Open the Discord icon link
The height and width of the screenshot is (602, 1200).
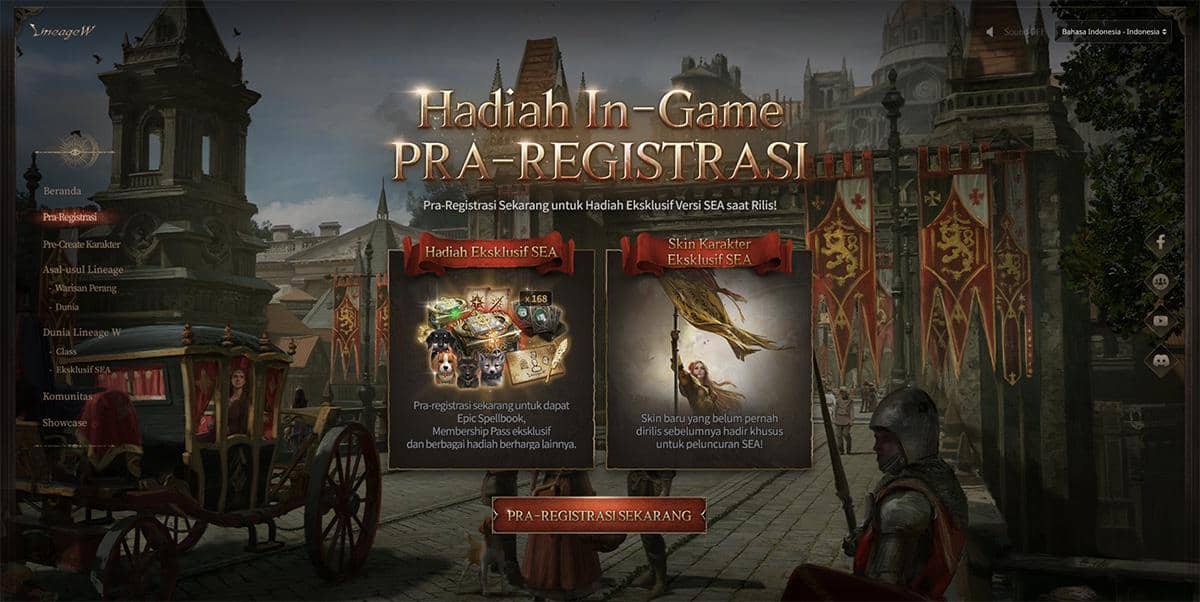pos(1161,361)
